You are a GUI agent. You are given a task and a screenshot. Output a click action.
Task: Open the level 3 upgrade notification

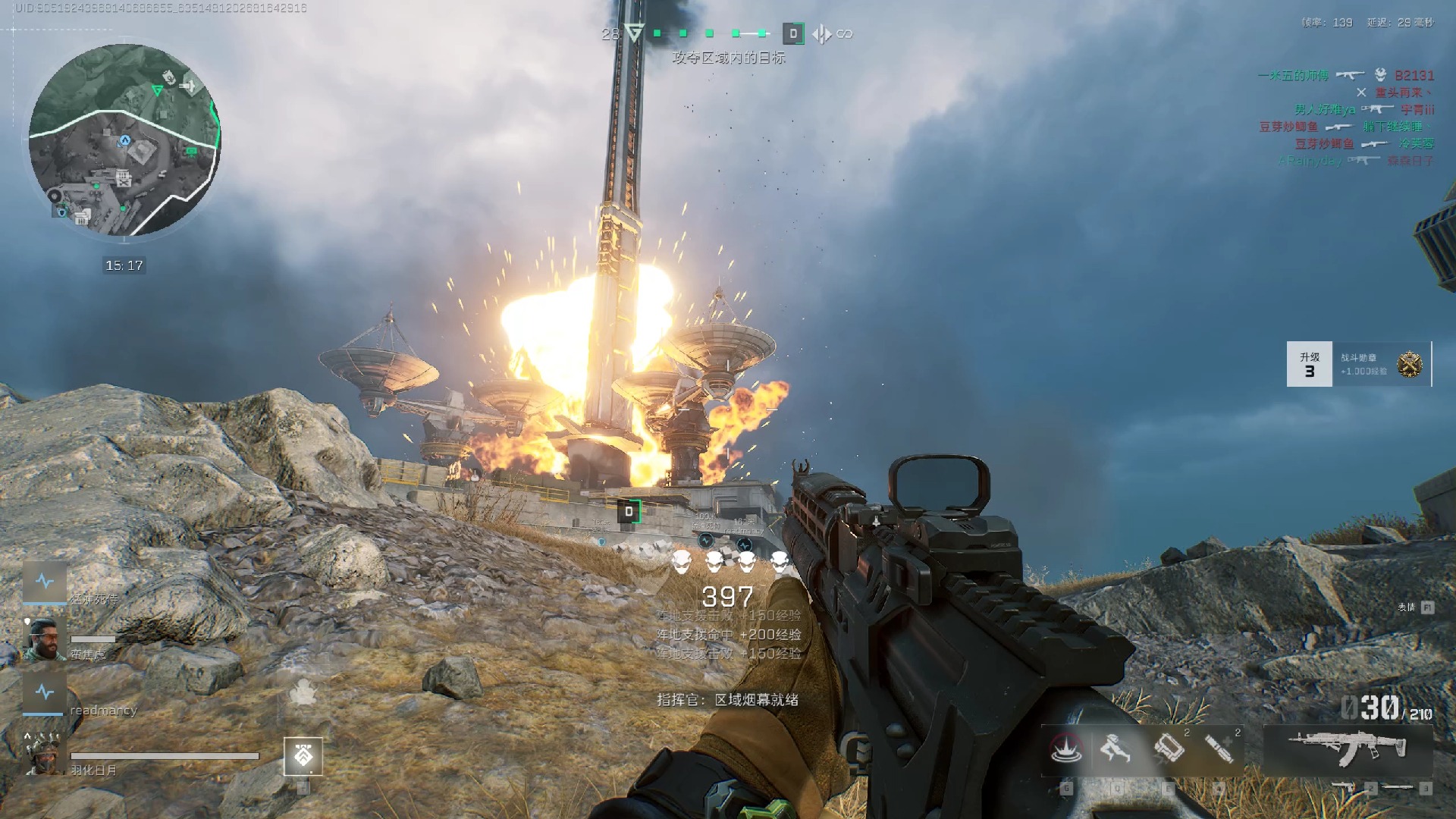[1309, 364]
